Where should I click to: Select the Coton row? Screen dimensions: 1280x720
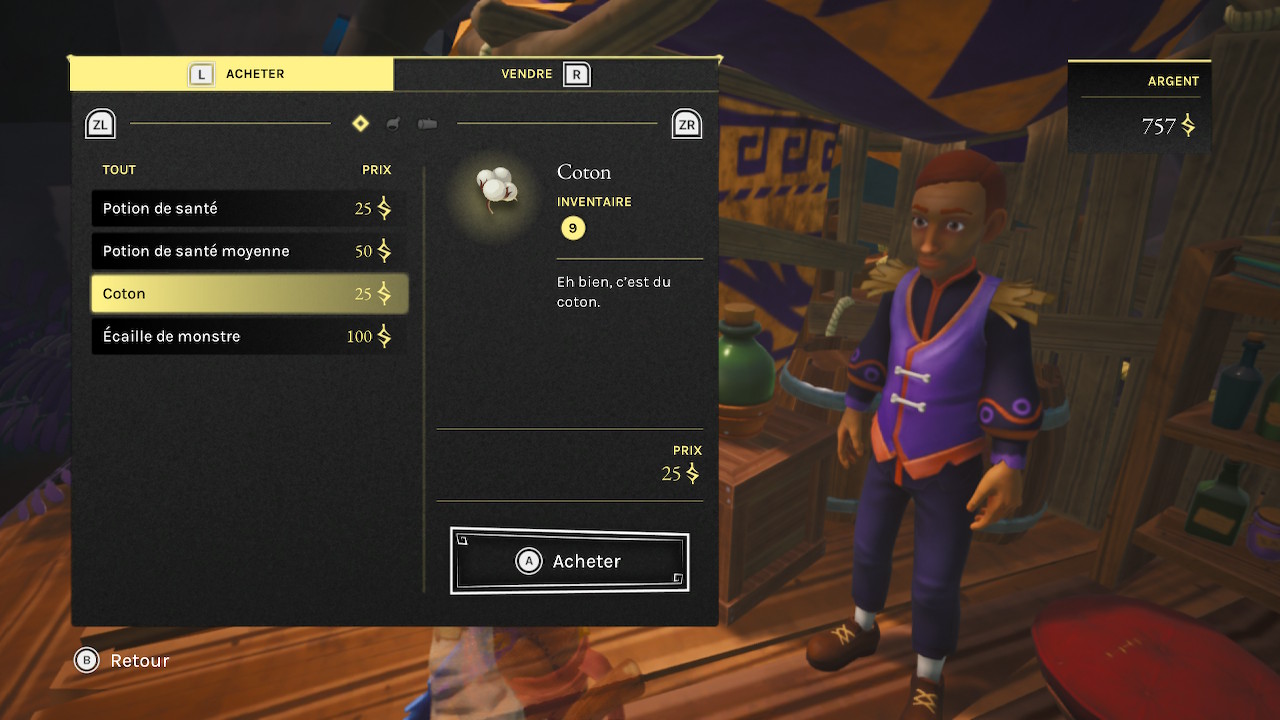click(249, 294)
